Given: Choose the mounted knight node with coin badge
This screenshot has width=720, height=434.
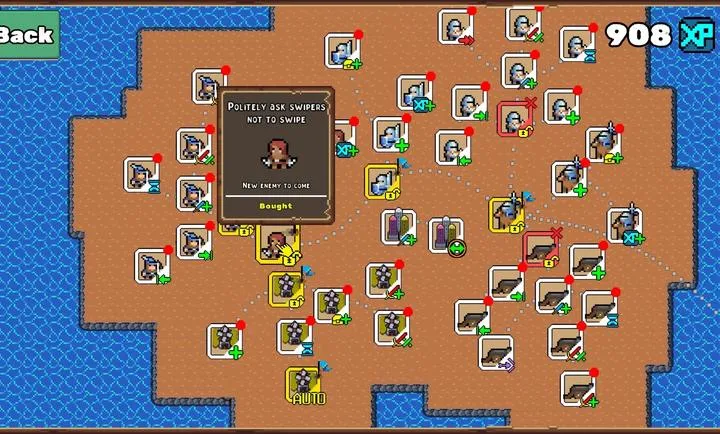Looking at the screenshot, I should [x=602, y=145].
